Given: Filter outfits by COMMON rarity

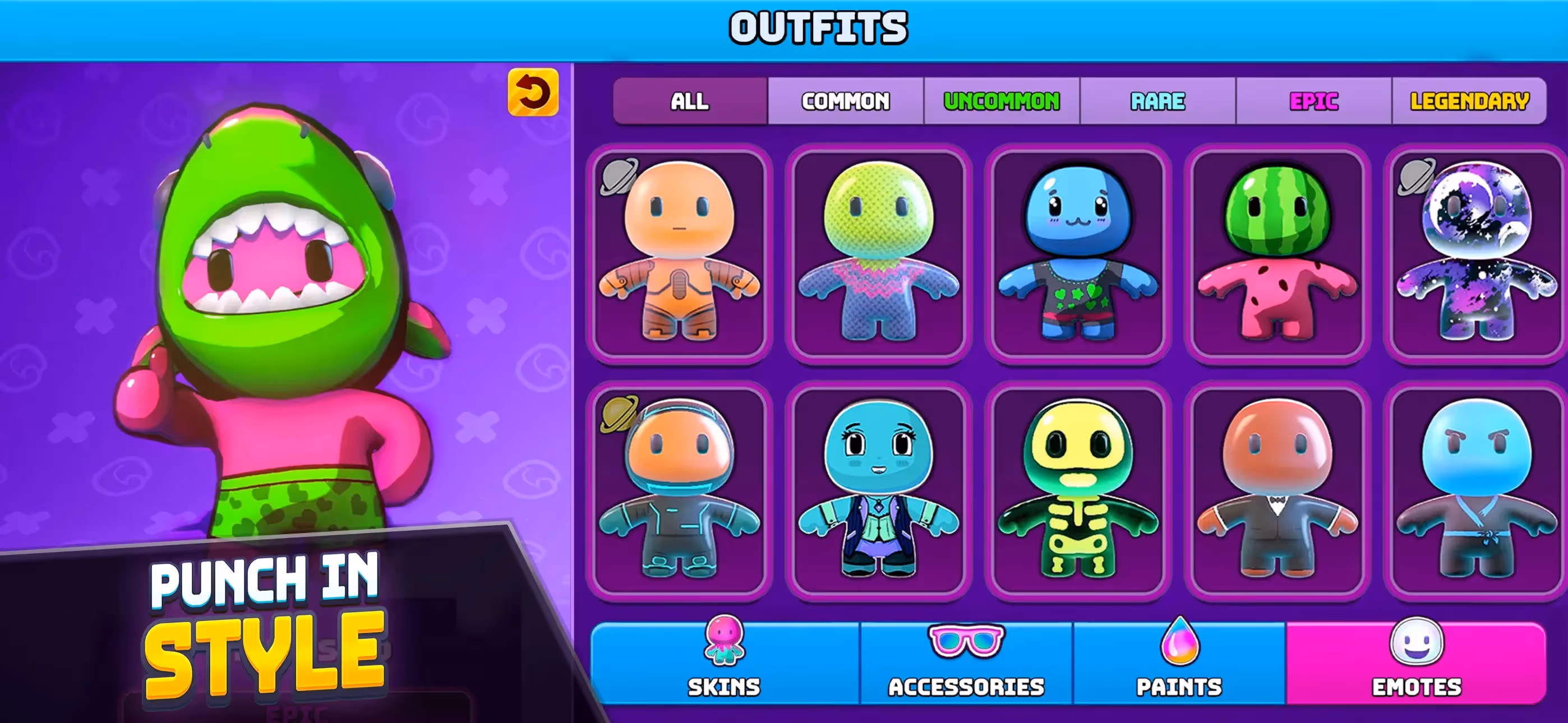Looking at the screenshot, I should click(x=846, y=101).
